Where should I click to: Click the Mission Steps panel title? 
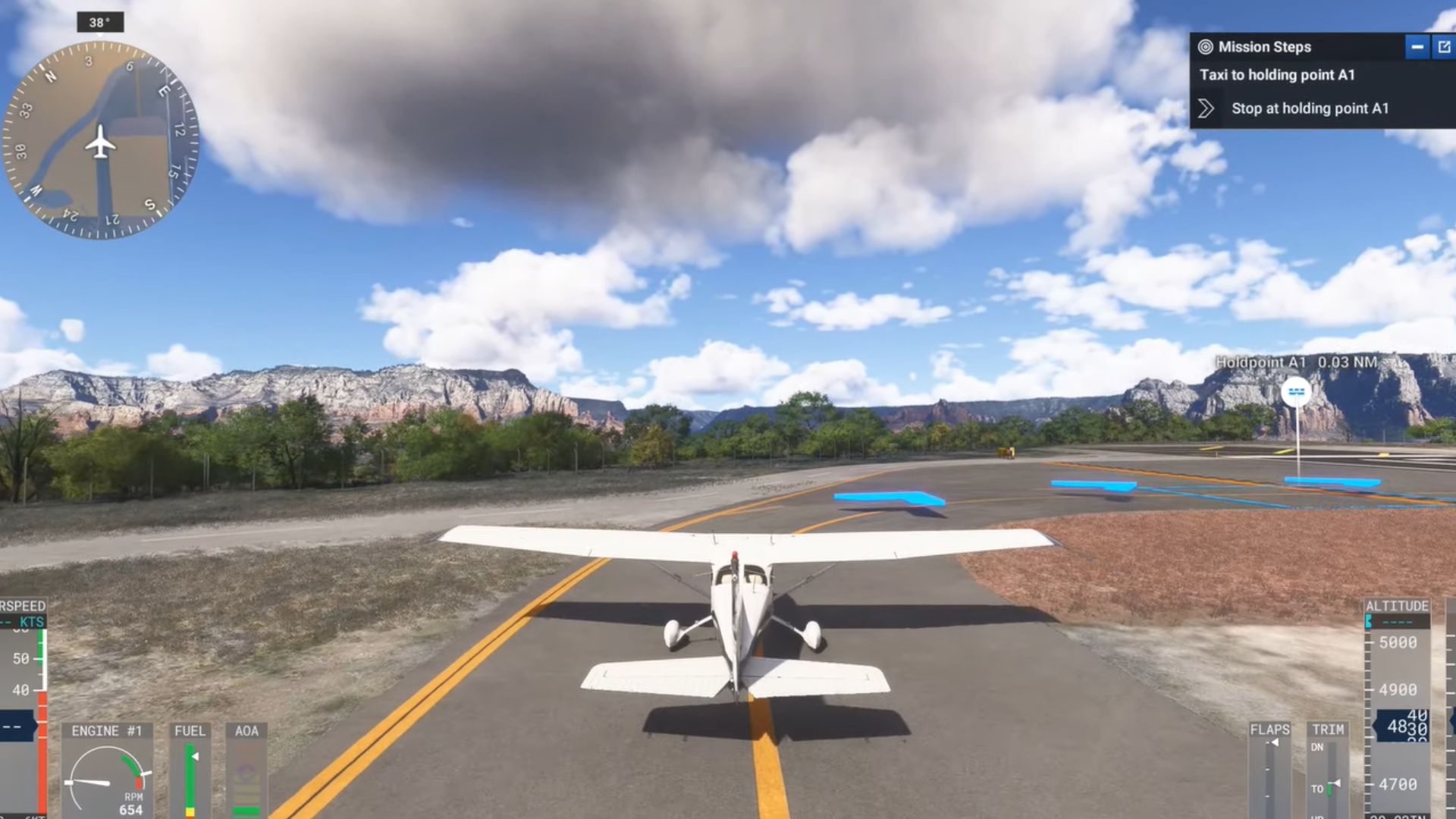tap(1264, 47)
